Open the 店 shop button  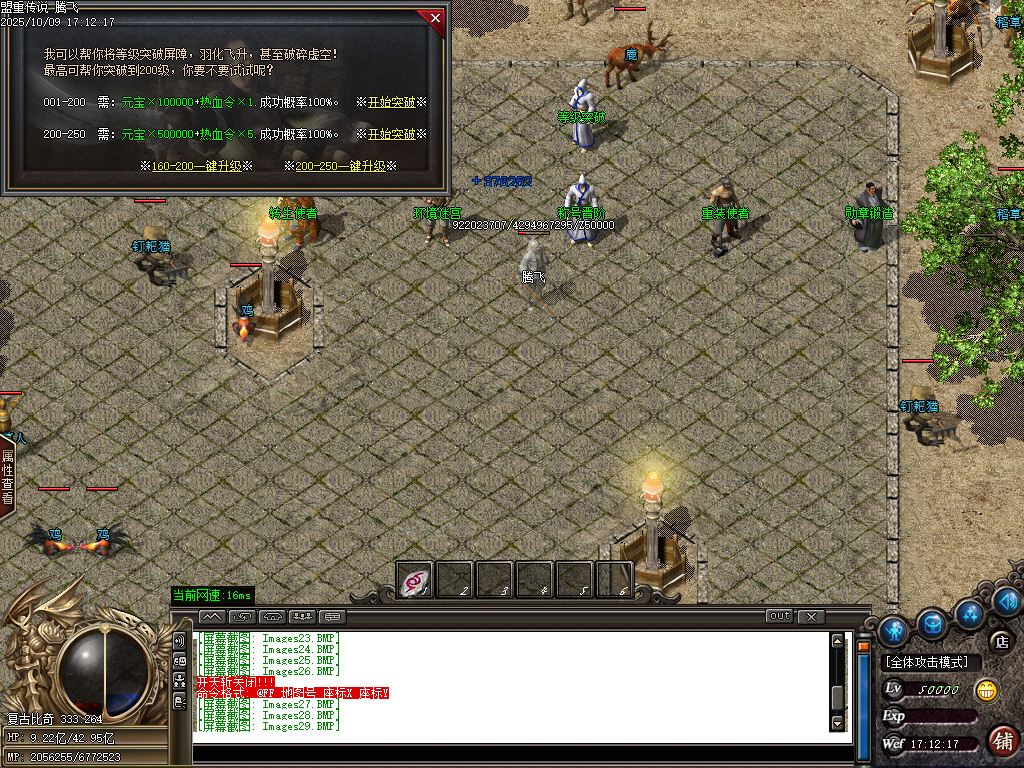1000,641
